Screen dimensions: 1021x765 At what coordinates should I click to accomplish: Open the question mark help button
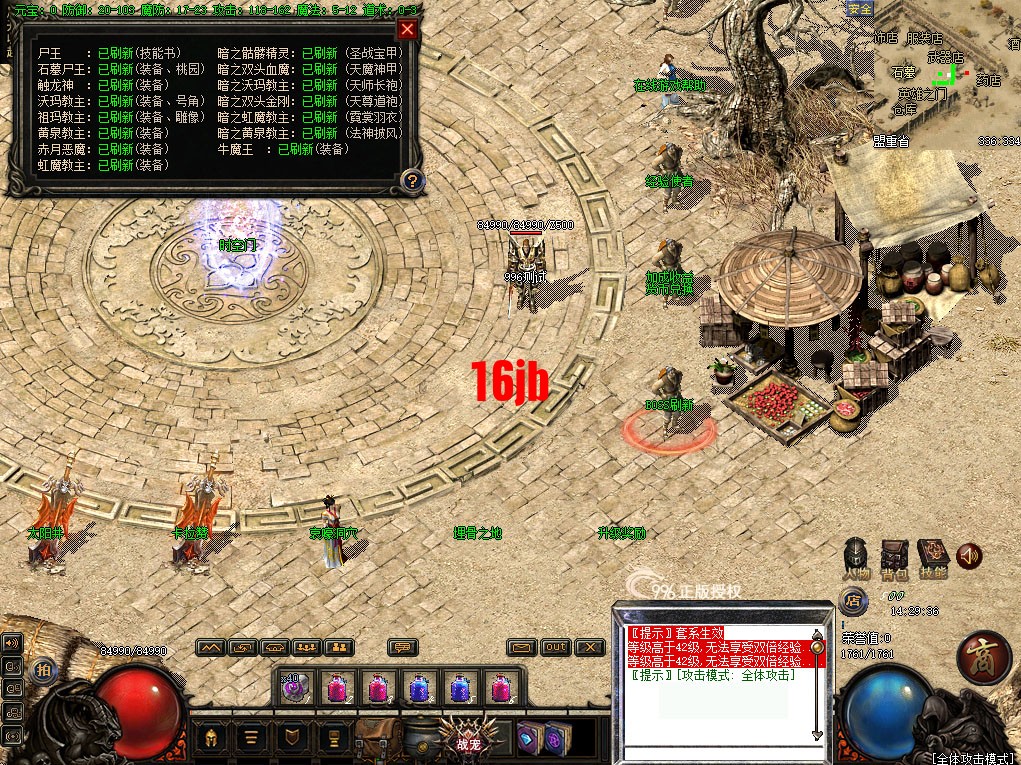411,181
